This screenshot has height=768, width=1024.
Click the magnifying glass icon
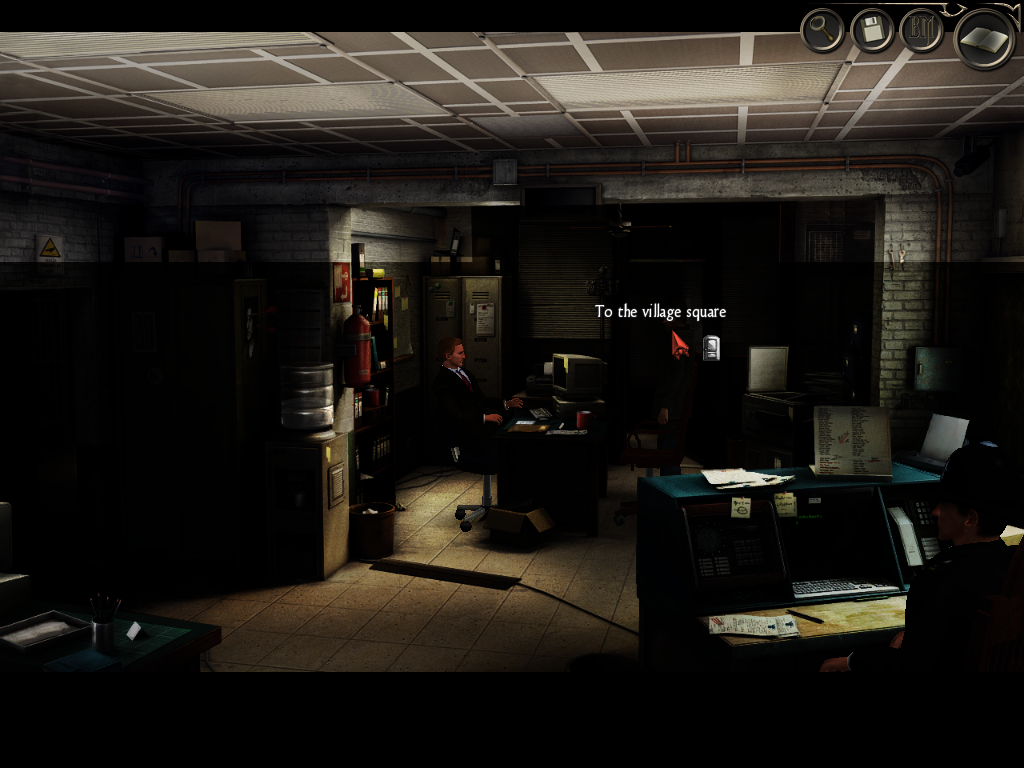point(822,31)
